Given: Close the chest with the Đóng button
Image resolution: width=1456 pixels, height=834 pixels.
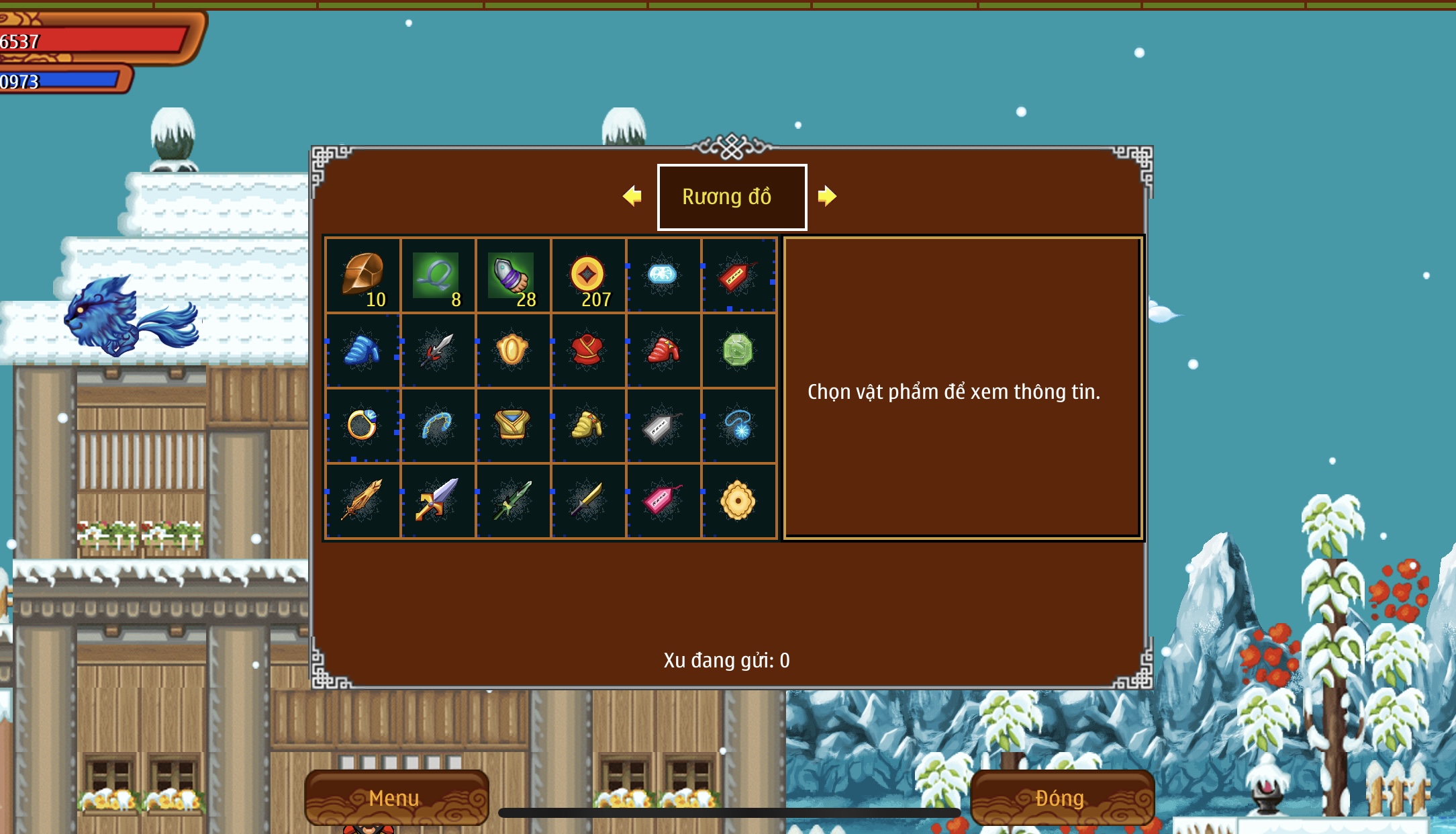Looking at the screenshot, I should pos(1061,797).
